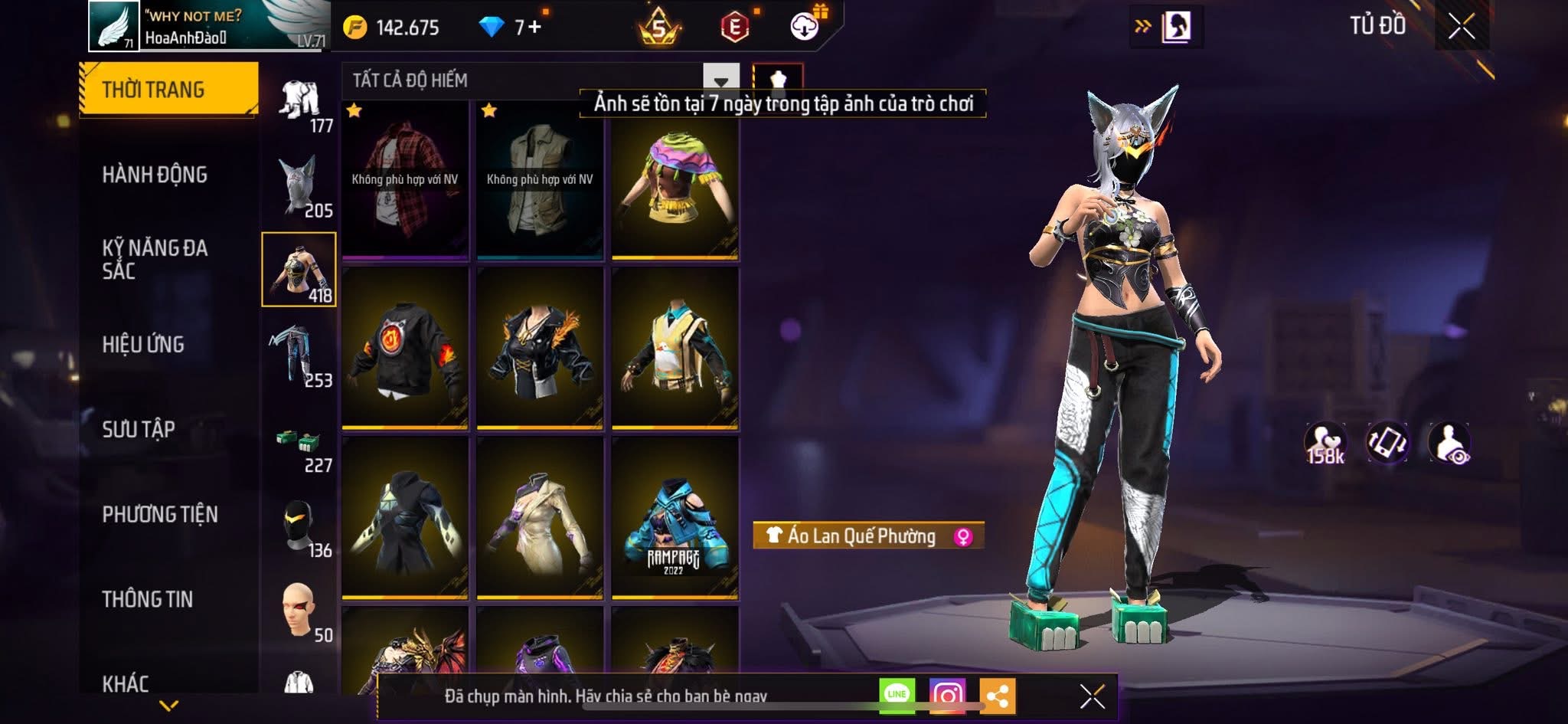The image size is (1568, 724).
Task: Share screenshot via LINE
Action: point(897,695)
